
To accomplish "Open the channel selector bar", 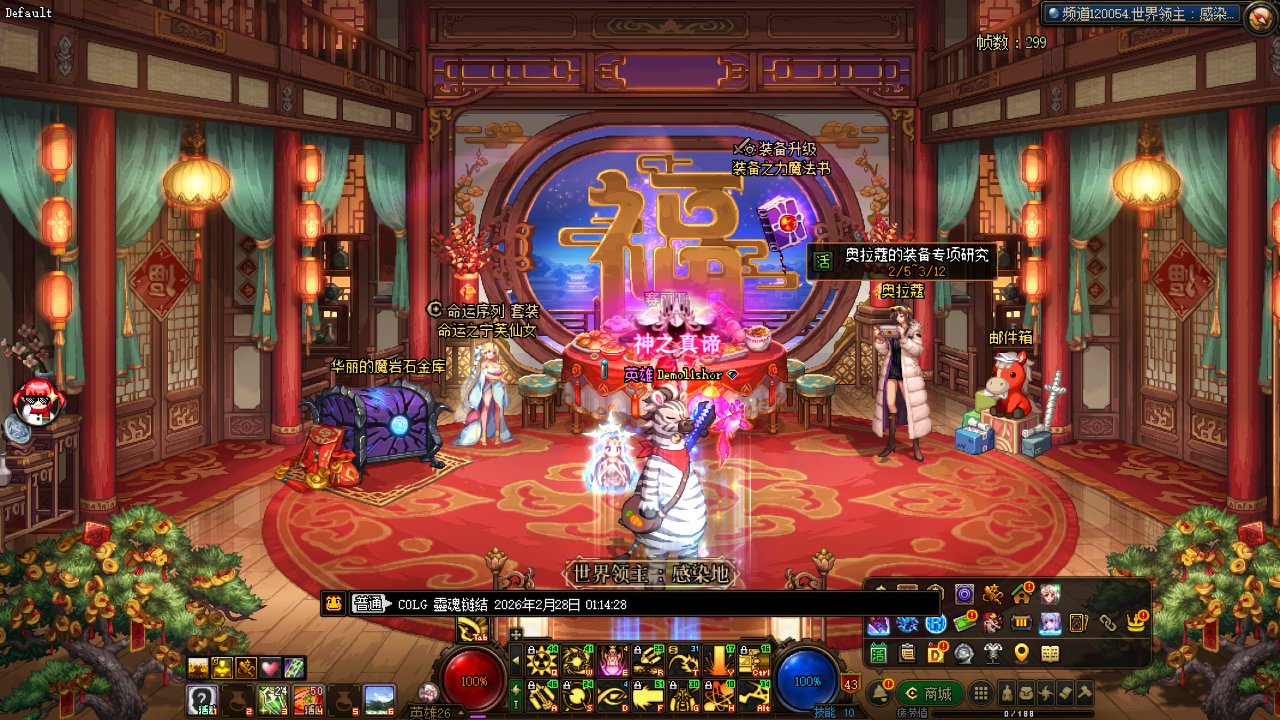I will coord(1142,14).
